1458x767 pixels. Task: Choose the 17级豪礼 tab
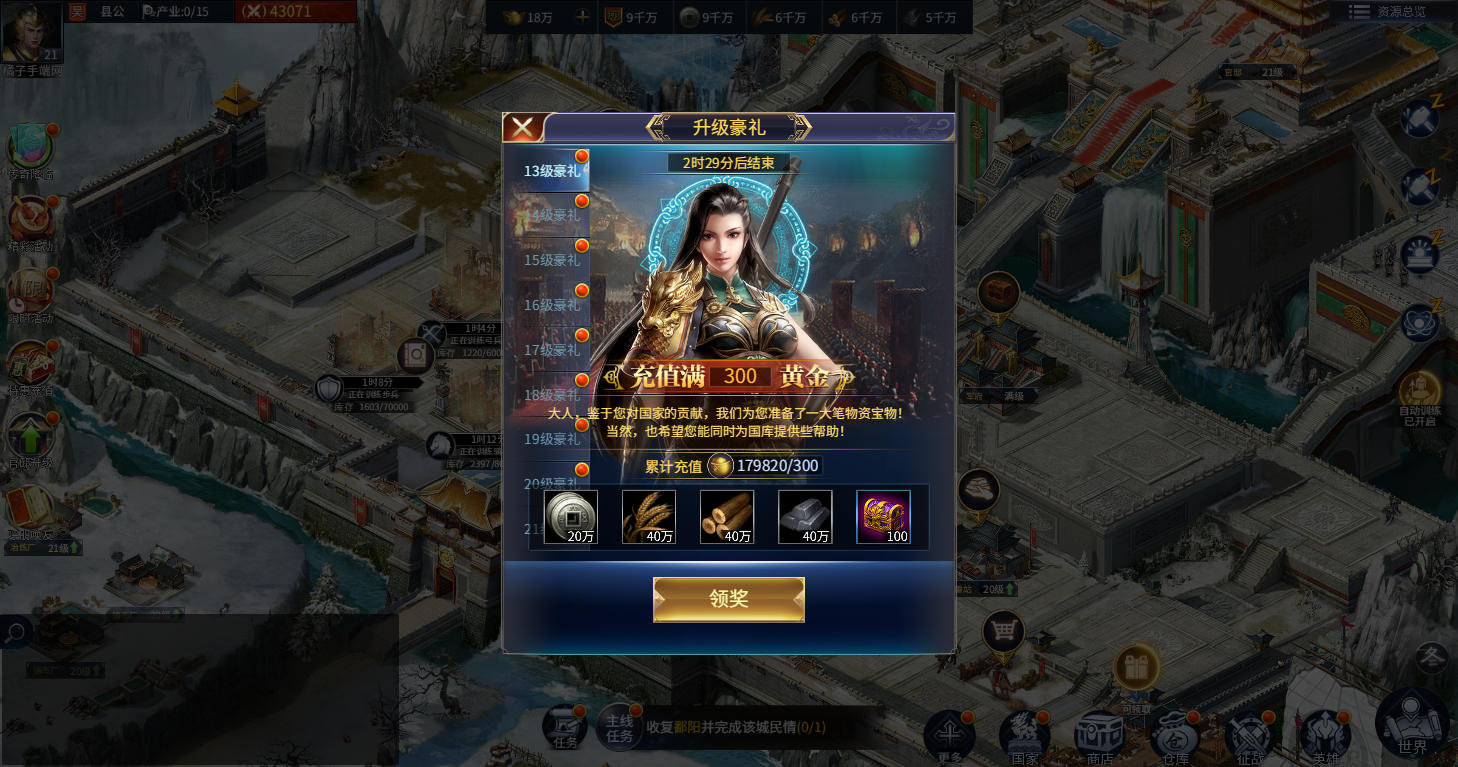tap(552, 350)
